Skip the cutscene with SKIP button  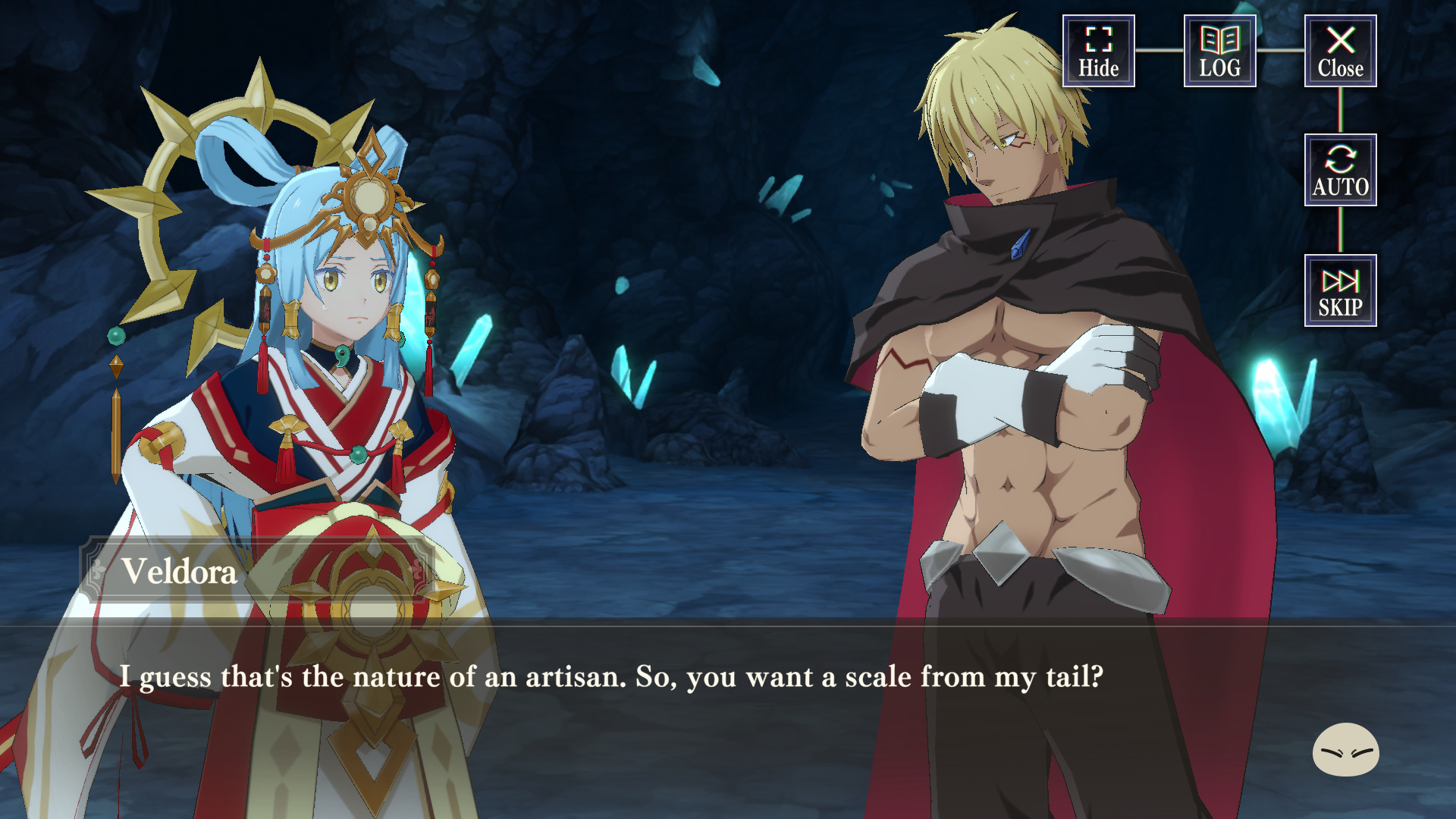[1340, 290]
